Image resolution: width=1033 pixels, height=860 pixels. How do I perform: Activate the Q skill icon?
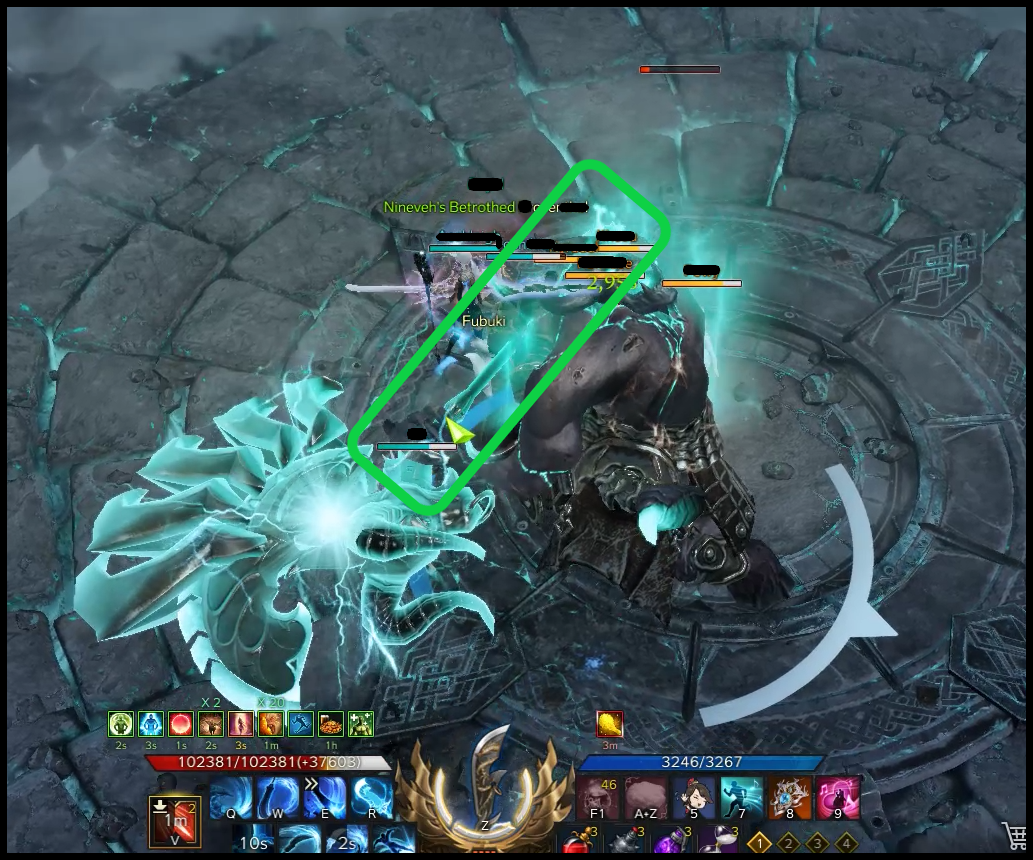(231, 798)
